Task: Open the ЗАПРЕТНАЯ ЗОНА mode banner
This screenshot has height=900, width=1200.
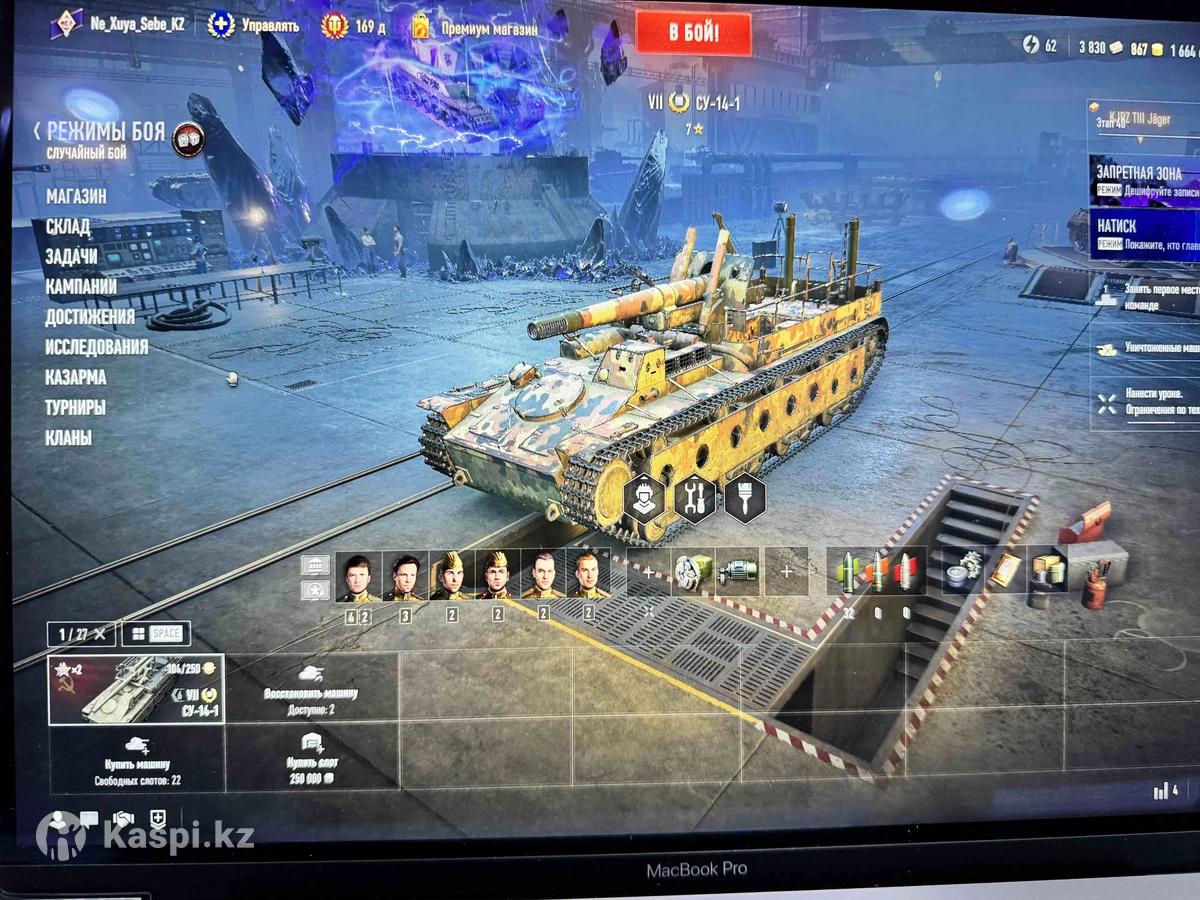Action: click(x=1143, y=180)
